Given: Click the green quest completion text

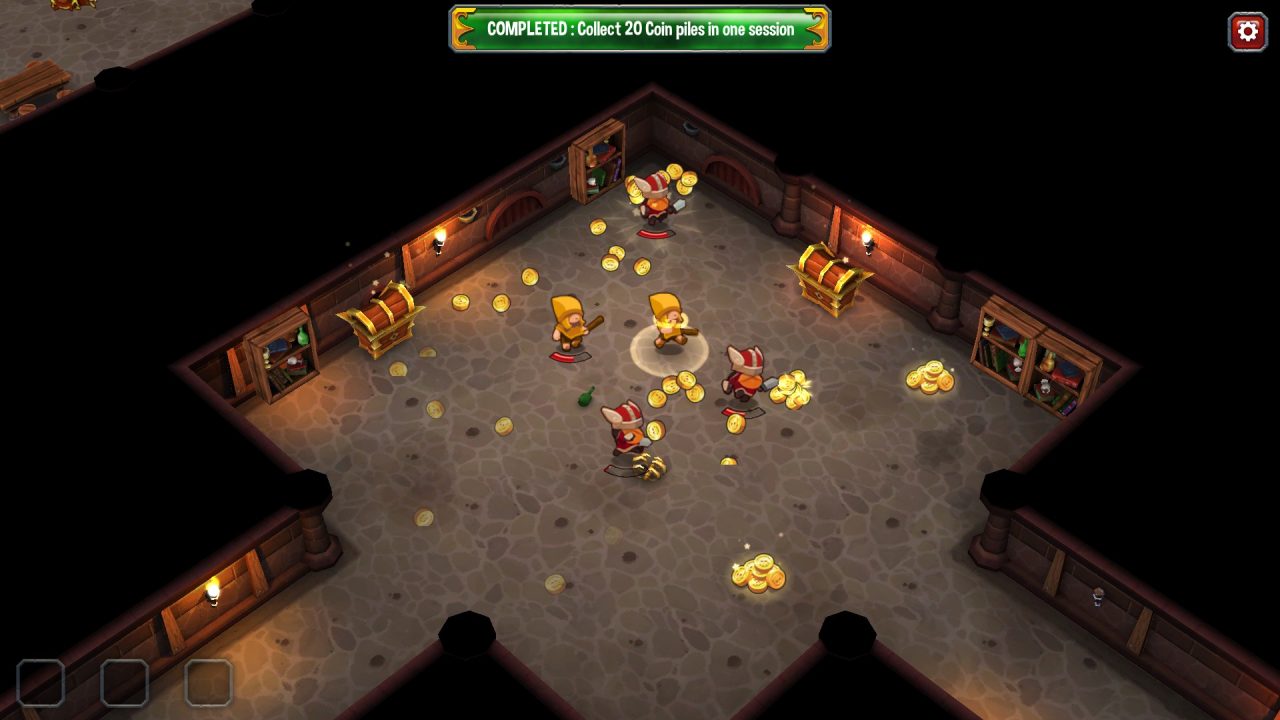Looking at the screenshot, I should pos(639,29).
